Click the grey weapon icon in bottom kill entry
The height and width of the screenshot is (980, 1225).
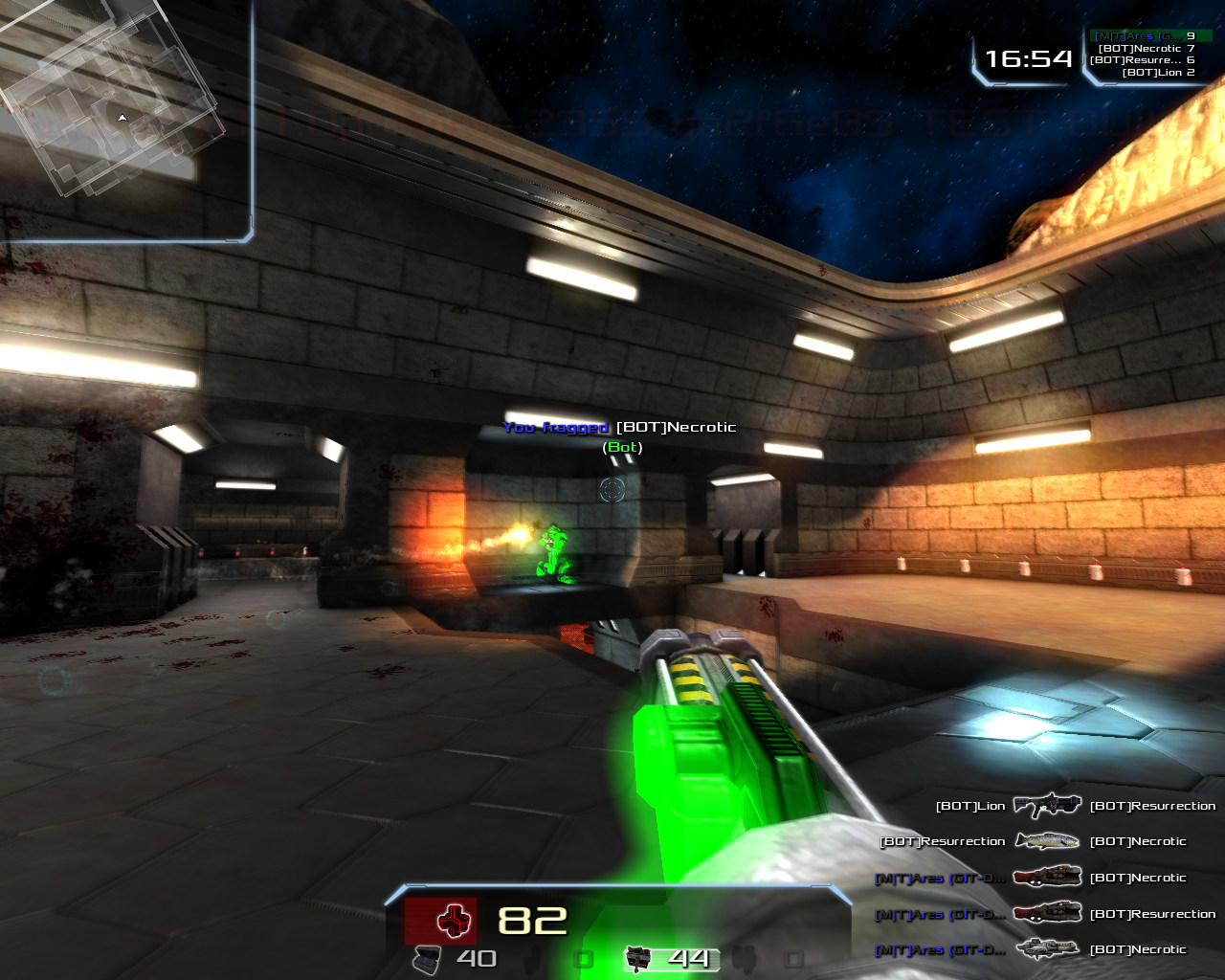(1047, 949)
